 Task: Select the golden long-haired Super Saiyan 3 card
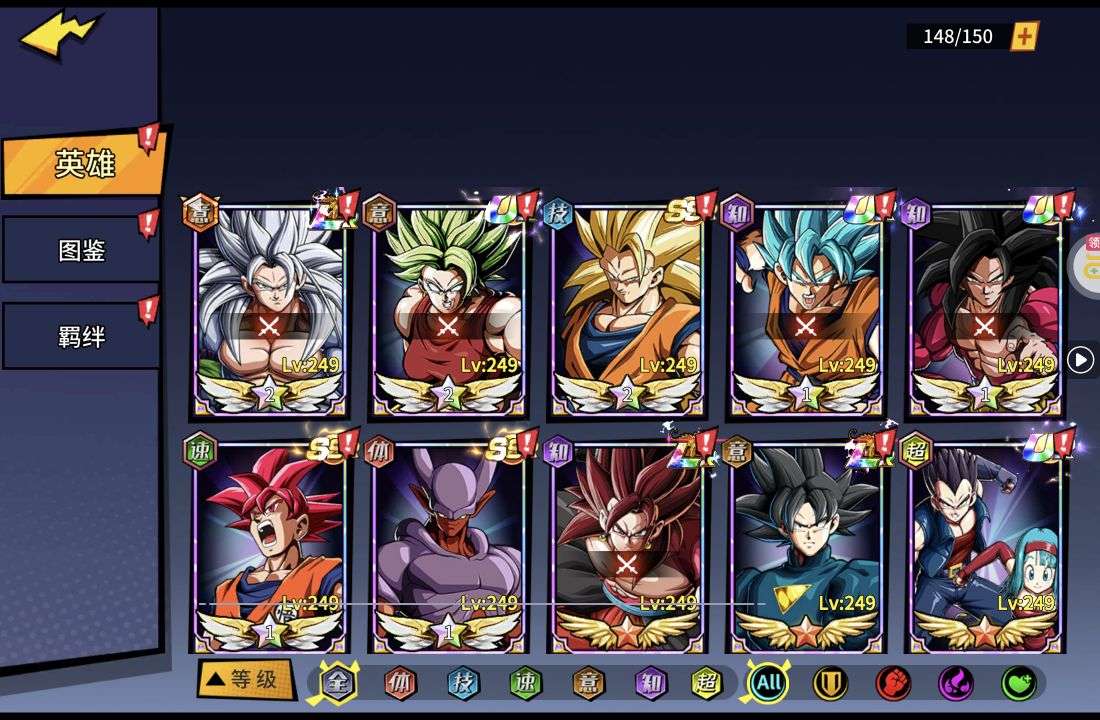(626, 307)
